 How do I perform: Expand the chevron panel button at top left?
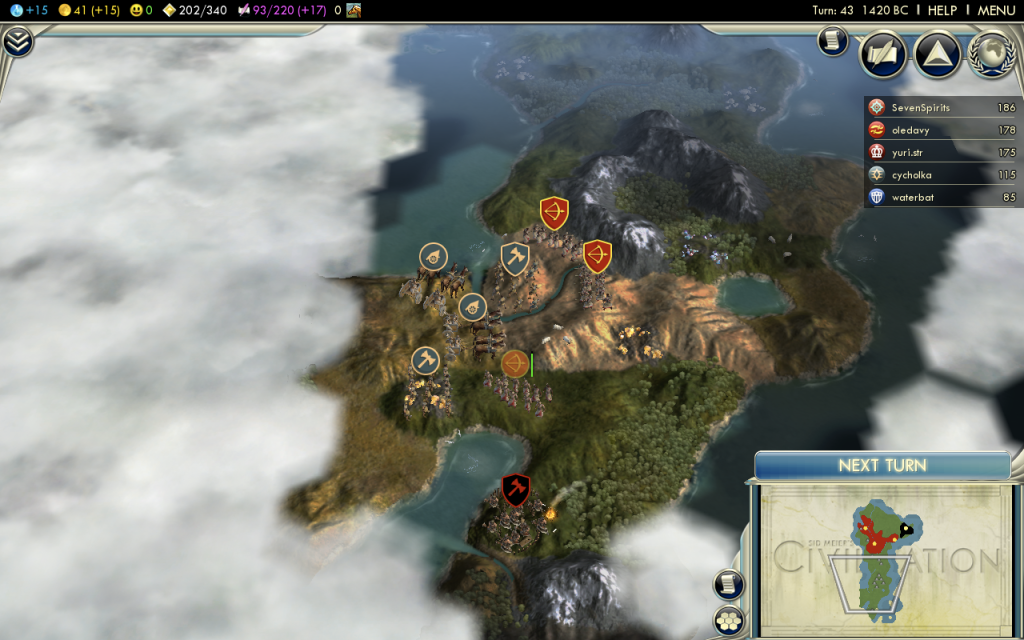click(x=17, y=42)
